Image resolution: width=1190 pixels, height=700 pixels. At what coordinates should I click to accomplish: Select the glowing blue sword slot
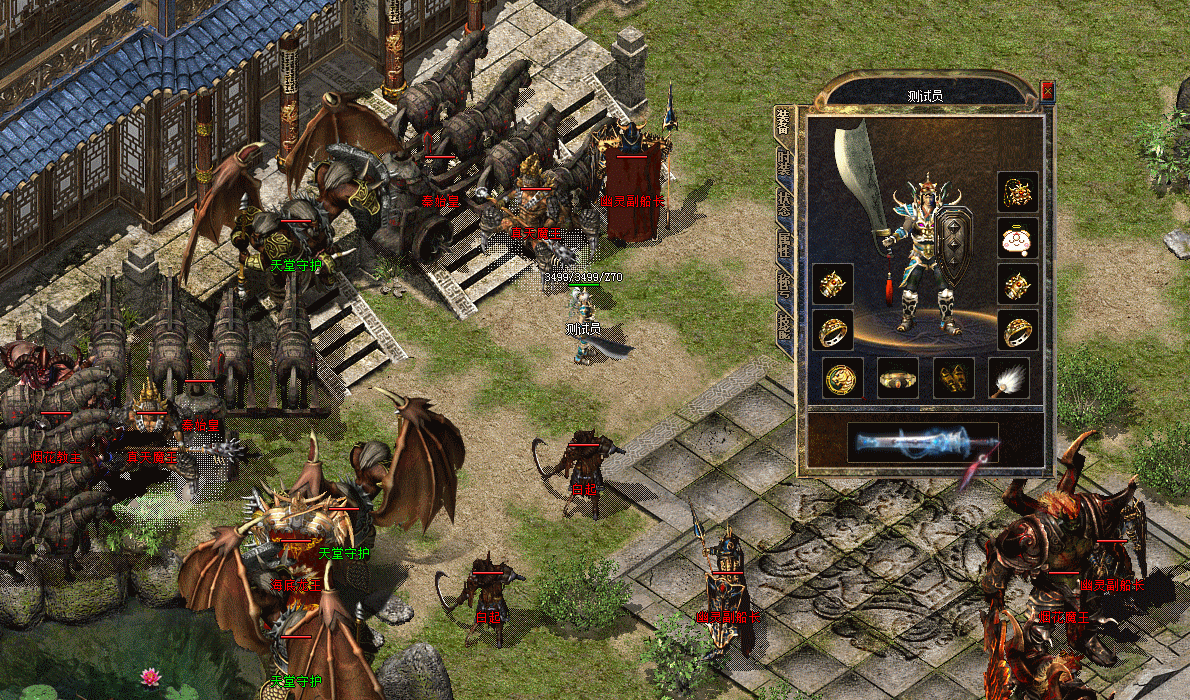coord(922,442)
